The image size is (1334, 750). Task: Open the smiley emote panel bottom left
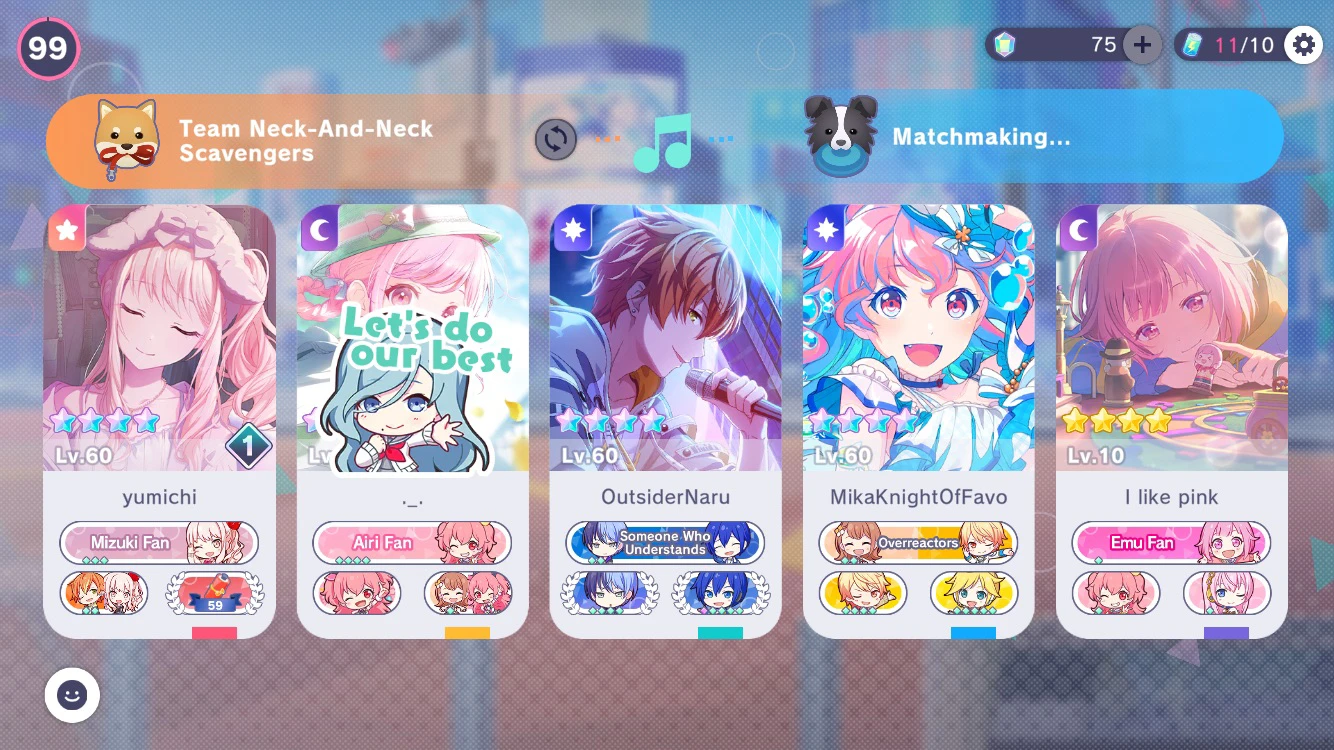click(x=71, y=695)
